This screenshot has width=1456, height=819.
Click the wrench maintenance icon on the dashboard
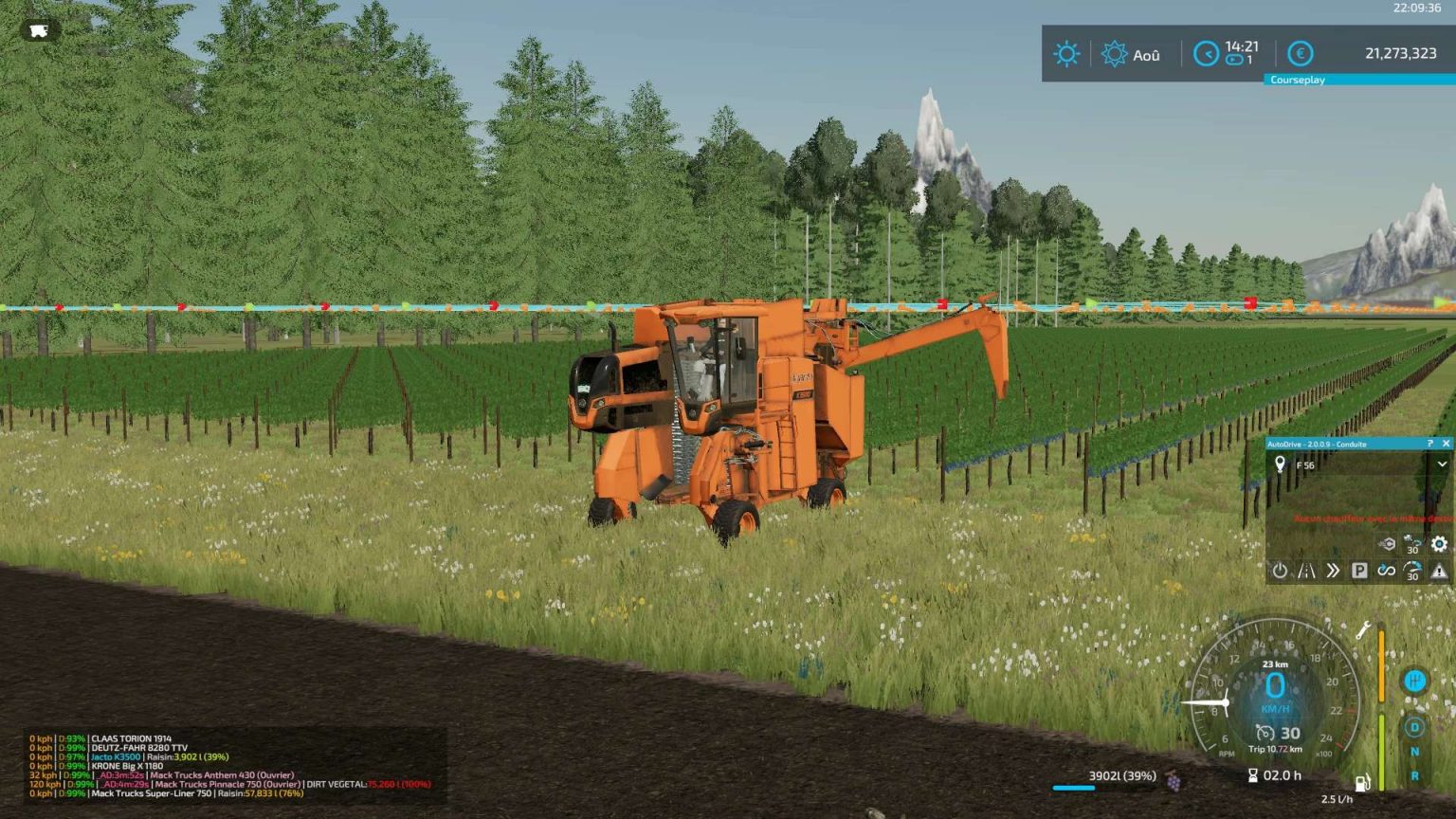click(1364, 630)
